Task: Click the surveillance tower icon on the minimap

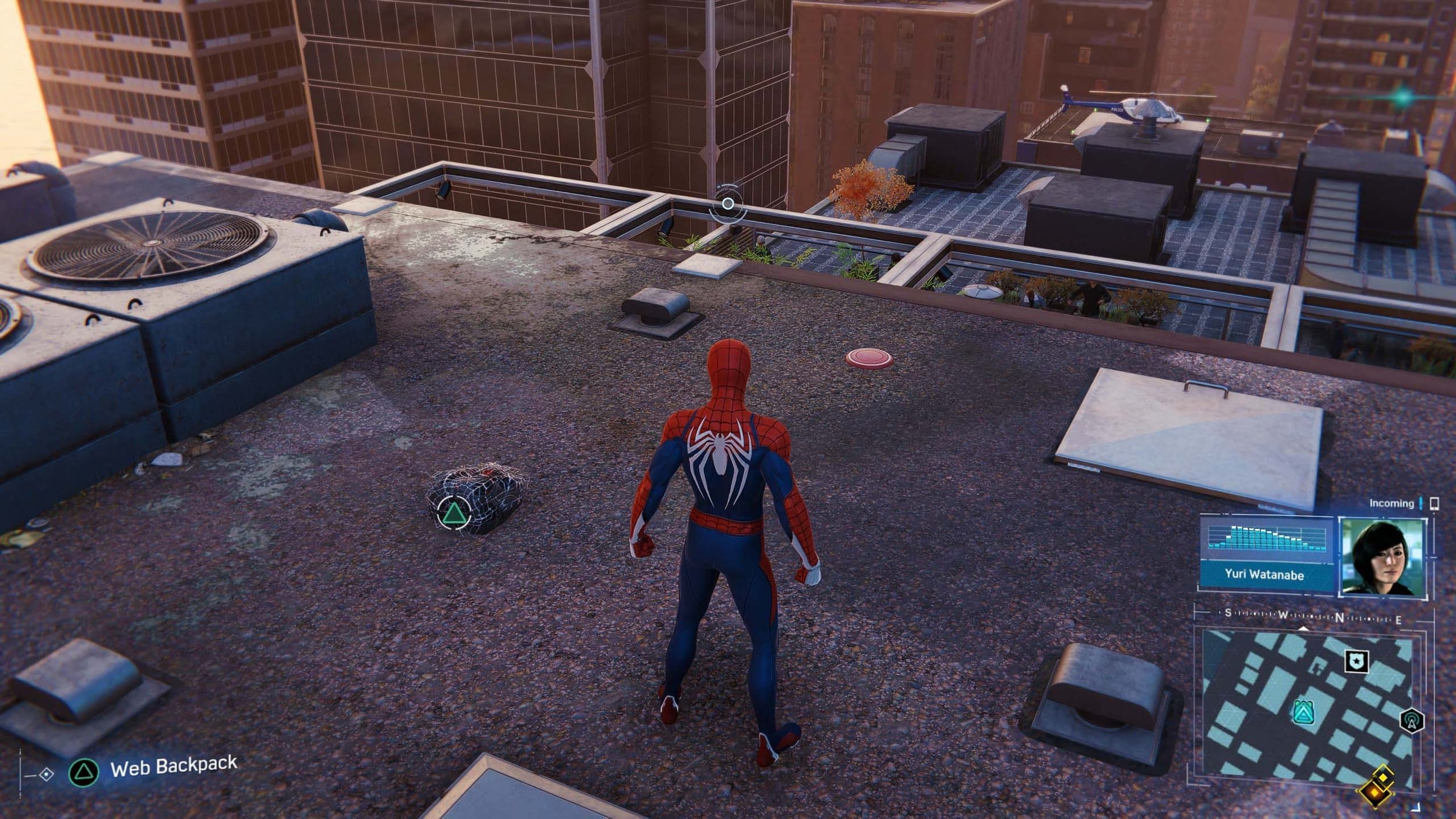Action: coord(1411,722)
